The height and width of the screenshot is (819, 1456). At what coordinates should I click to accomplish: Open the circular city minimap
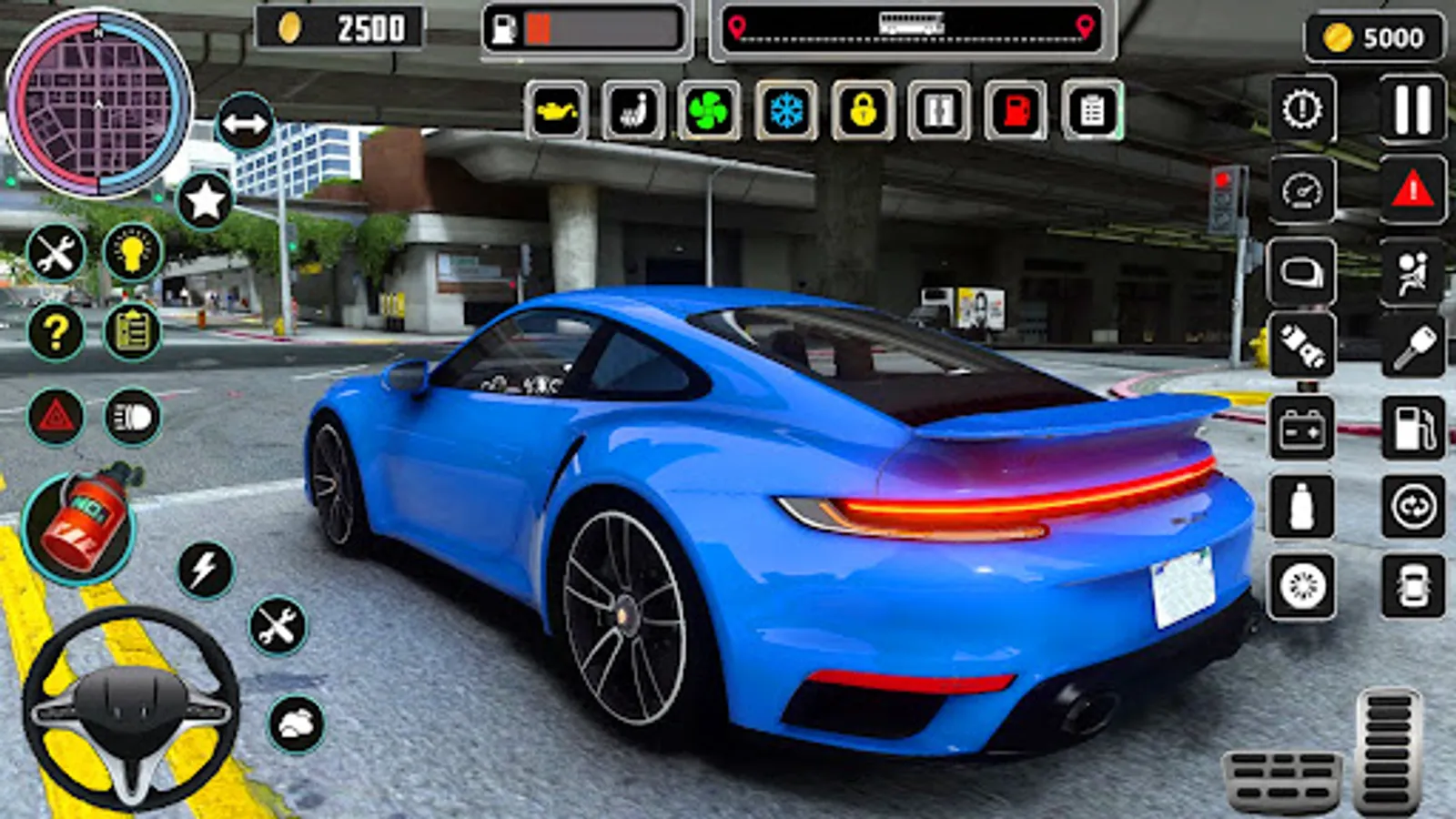coord(98,103)
